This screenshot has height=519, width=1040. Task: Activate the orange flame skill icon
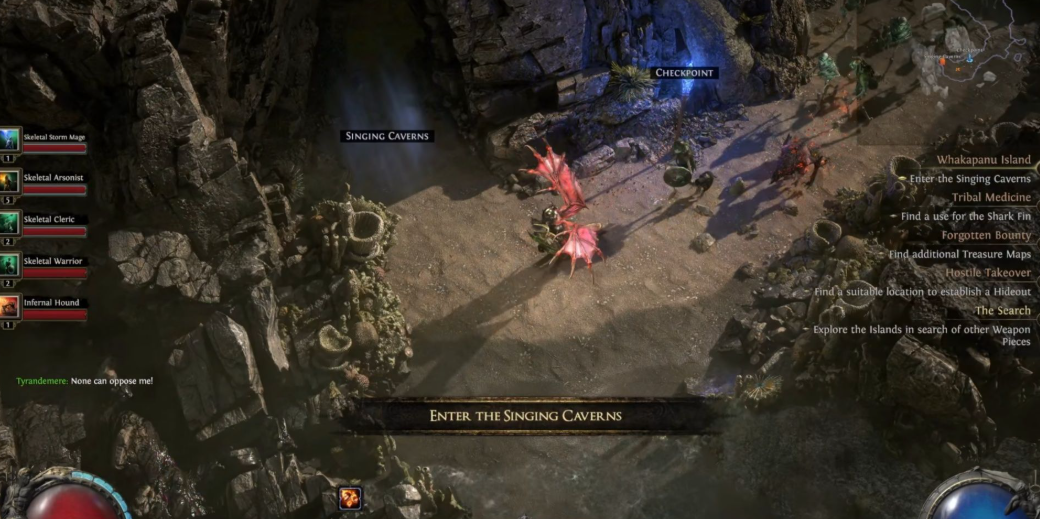(350, 498)
